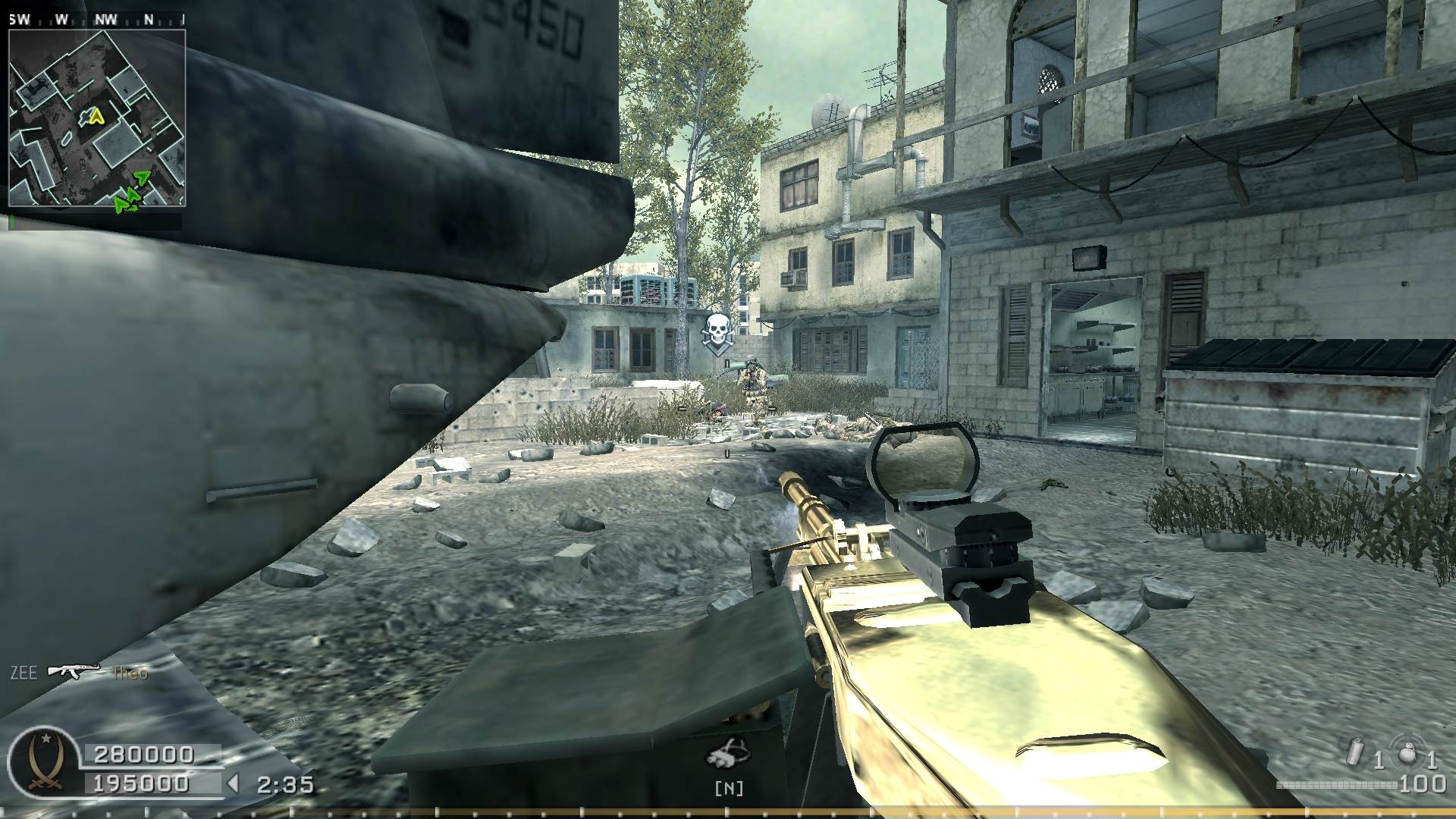This screenshot has width=1456, height=819.
Task: Click the OpFor crossed-swords team emblem
Action: coord(43,760)
